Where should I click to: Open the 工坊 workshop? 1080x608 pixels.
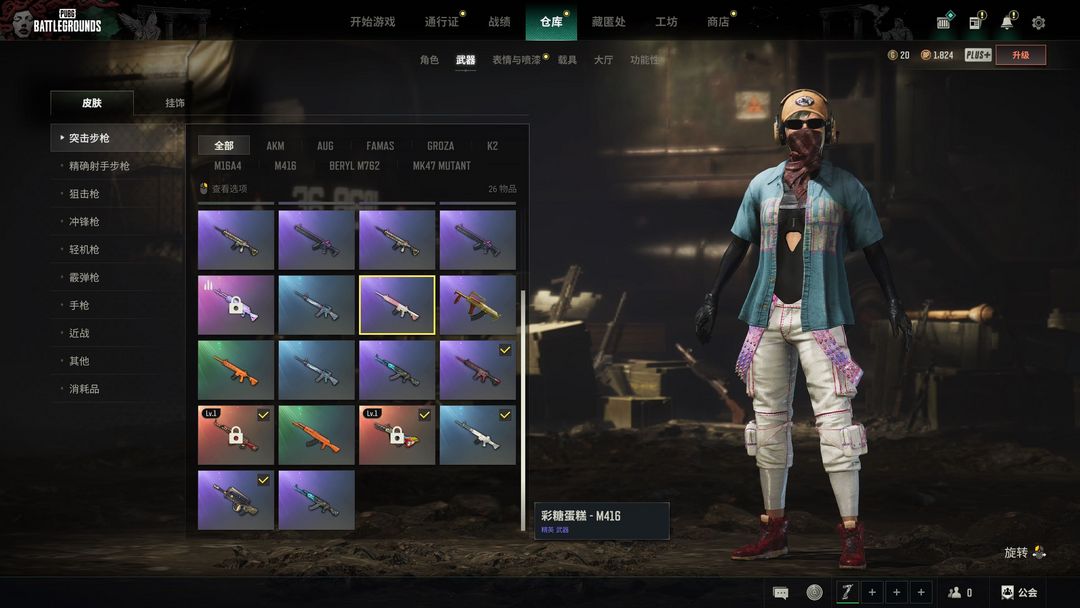click(x=666, y=22)
